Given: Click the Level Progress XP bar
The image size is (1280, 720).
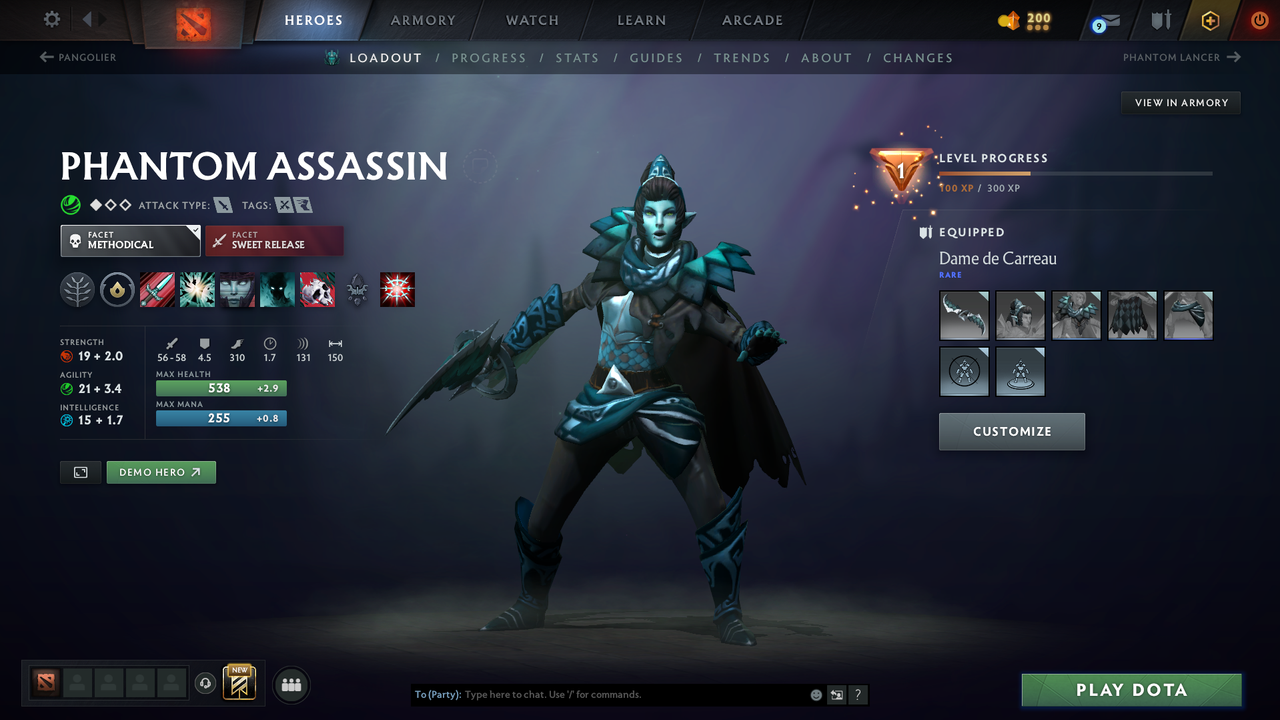Looking at the screenshot, I should [x=1077, y=172].
